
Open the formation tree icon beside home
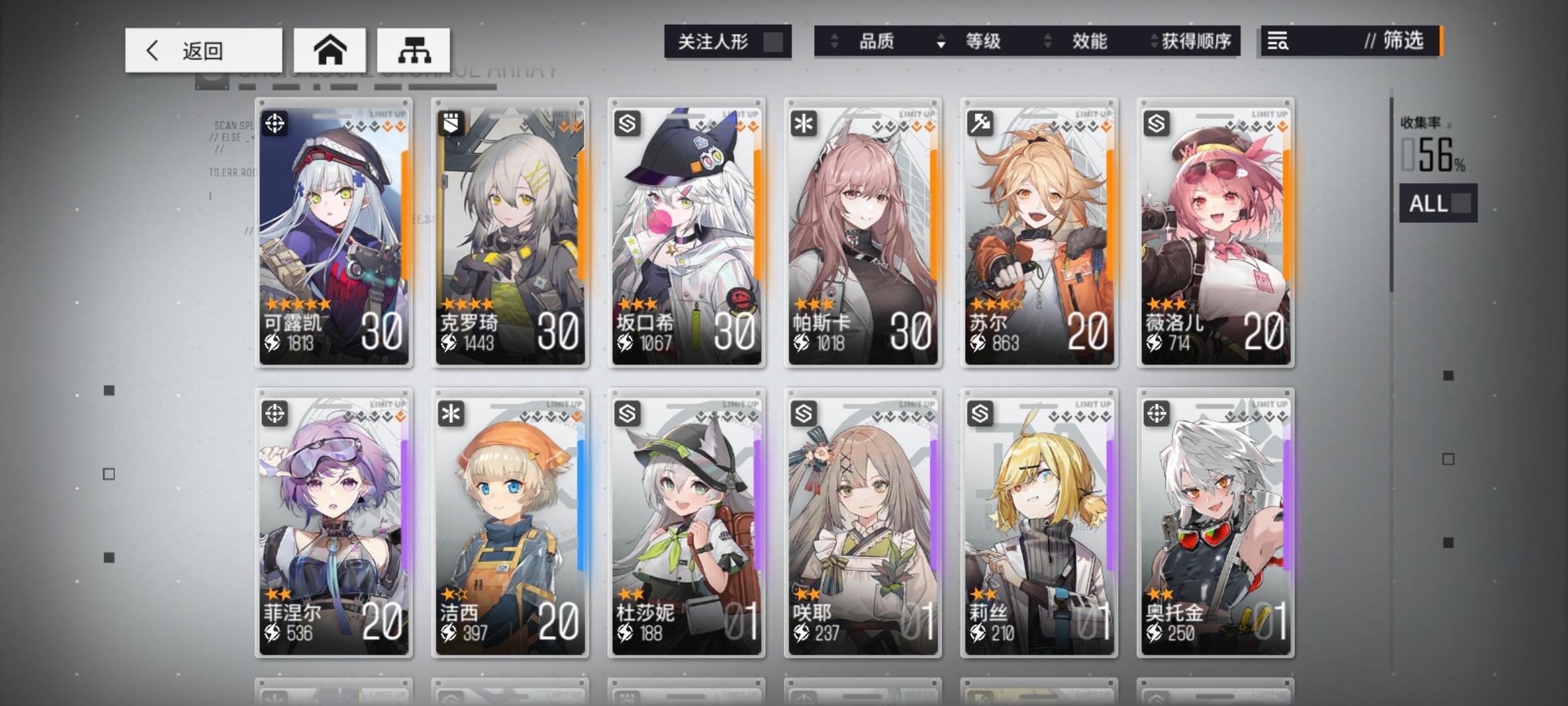tap(416, 49)
